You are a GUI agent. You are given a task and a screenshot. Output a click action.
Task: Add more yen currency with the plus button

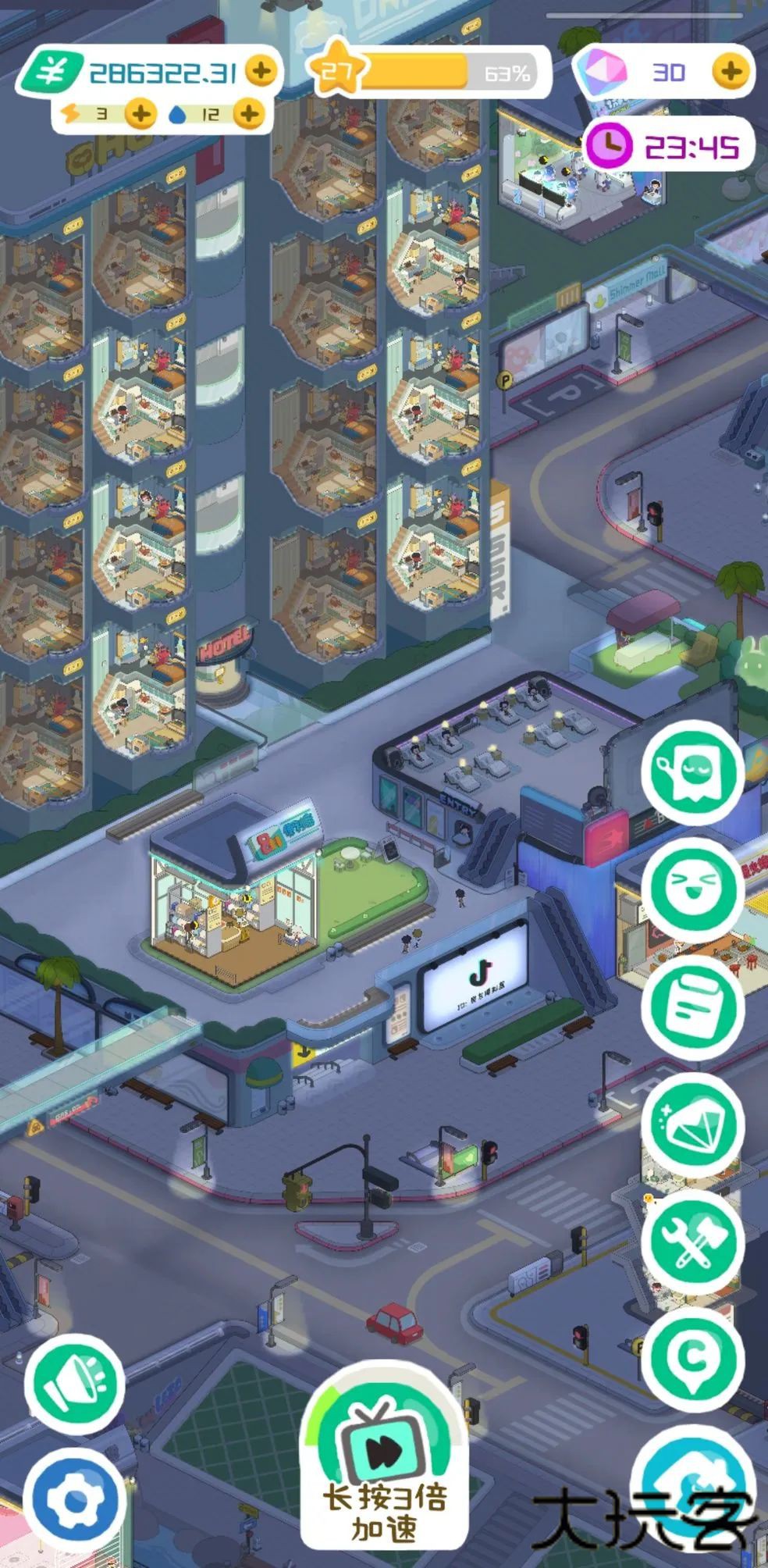click(x=261, y=71)
